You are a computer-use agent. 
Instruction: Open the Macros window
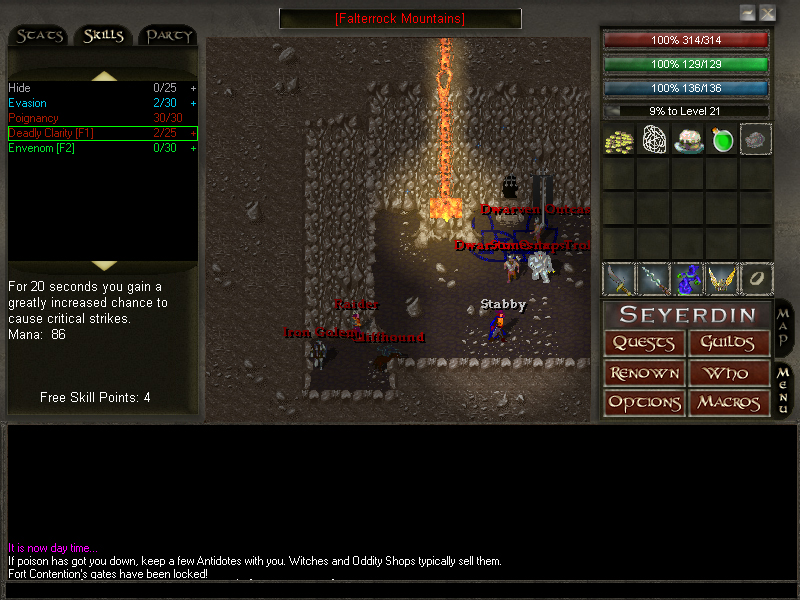point(729,403)
